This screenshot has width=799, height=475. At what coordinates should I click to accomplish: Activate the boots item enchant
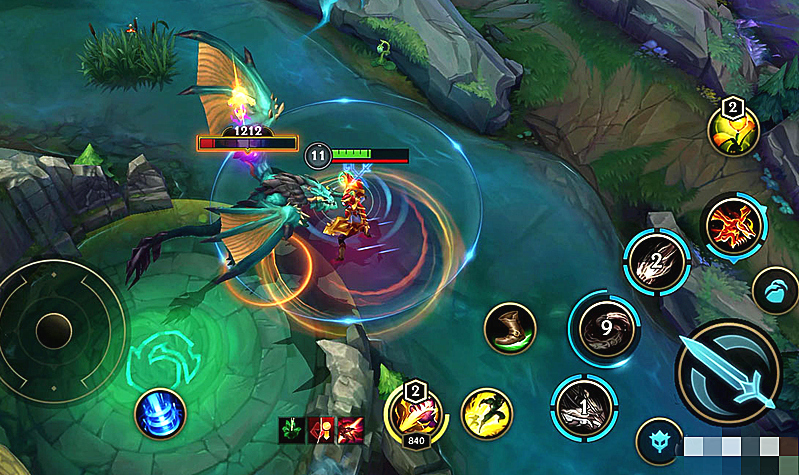(510, 329)
